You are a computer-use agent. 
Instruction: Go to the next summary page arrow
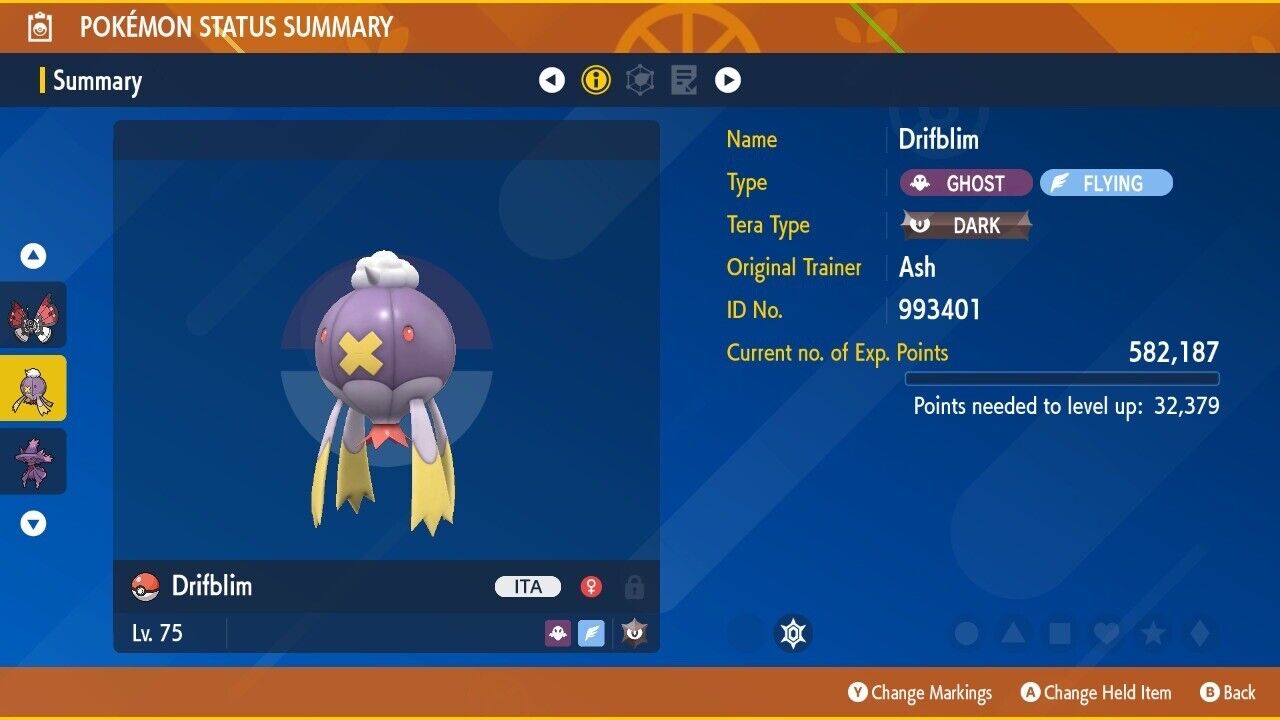point(728,80)
